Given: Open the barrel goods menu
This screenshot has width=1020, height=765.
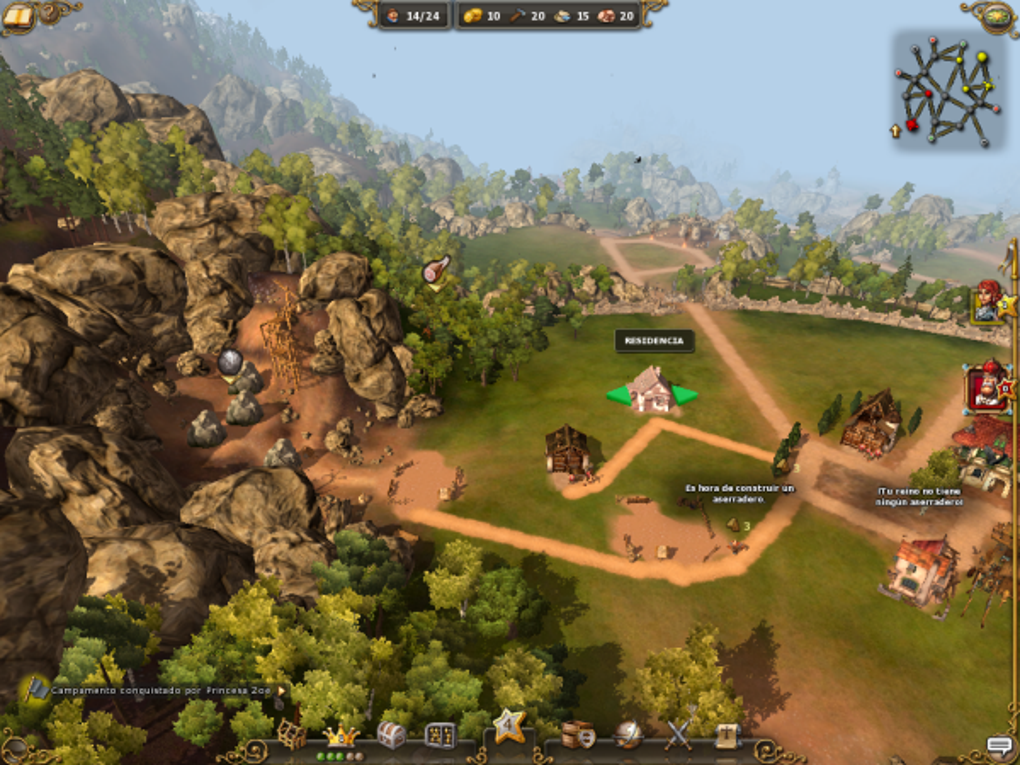Looking at the screenshot, I should (x=578, y=735).
